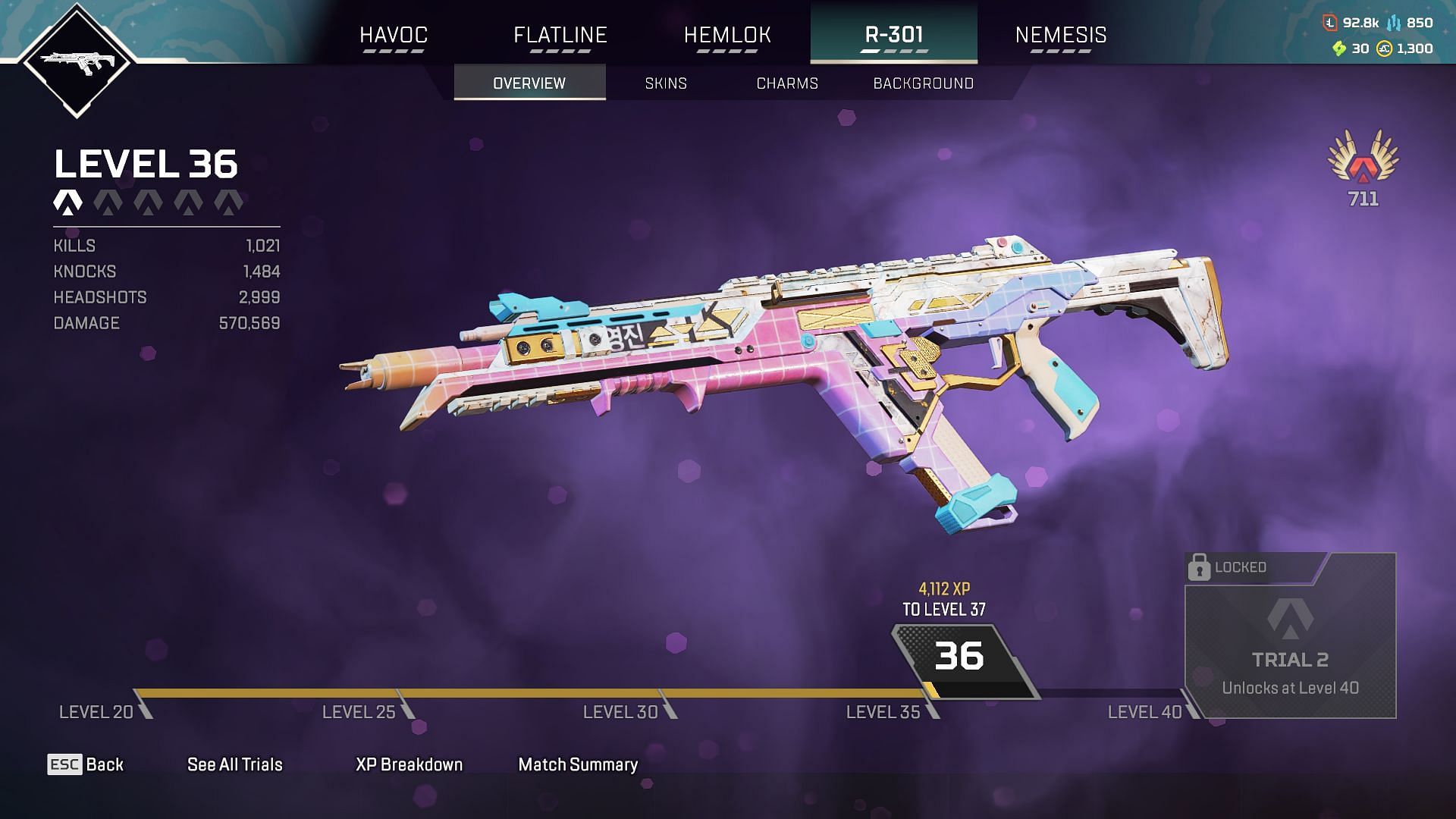This screenshot has width=1456, height=819.
Task: Go Back to the previous screen
Action: pyautogui.click(x=86, y=764)
